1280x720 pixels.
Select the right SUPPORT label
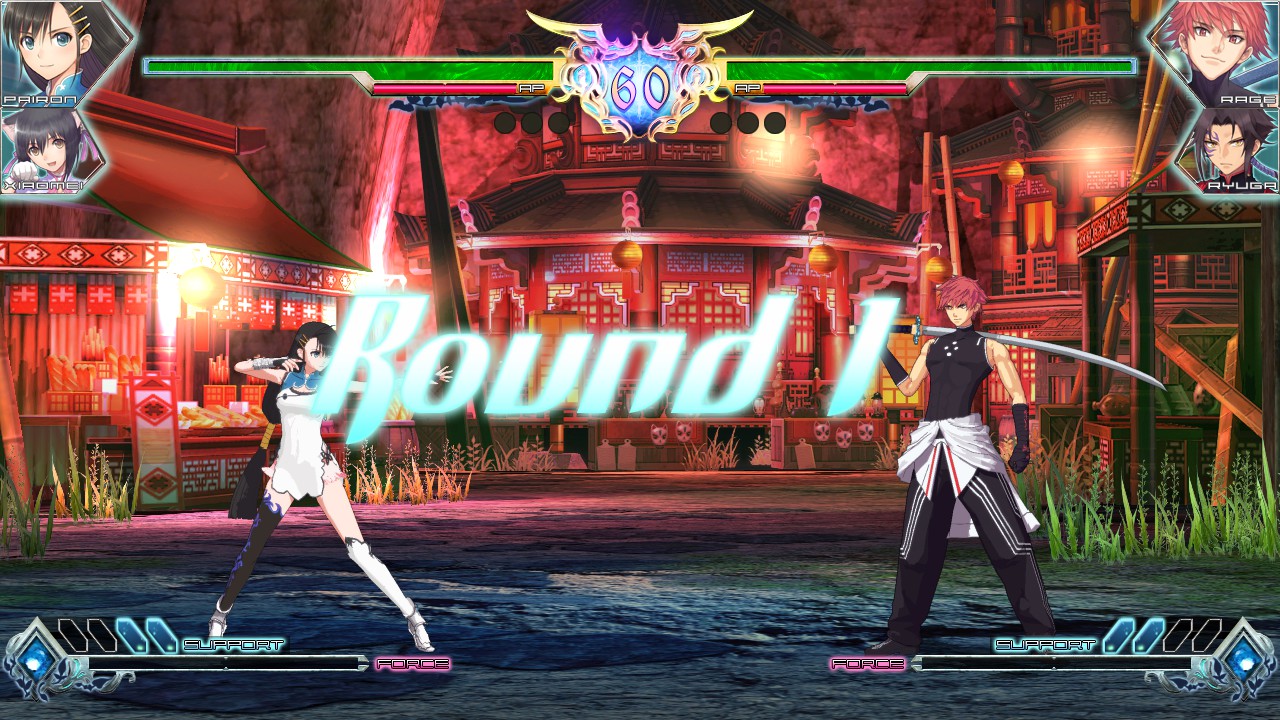coord(1046,646)
